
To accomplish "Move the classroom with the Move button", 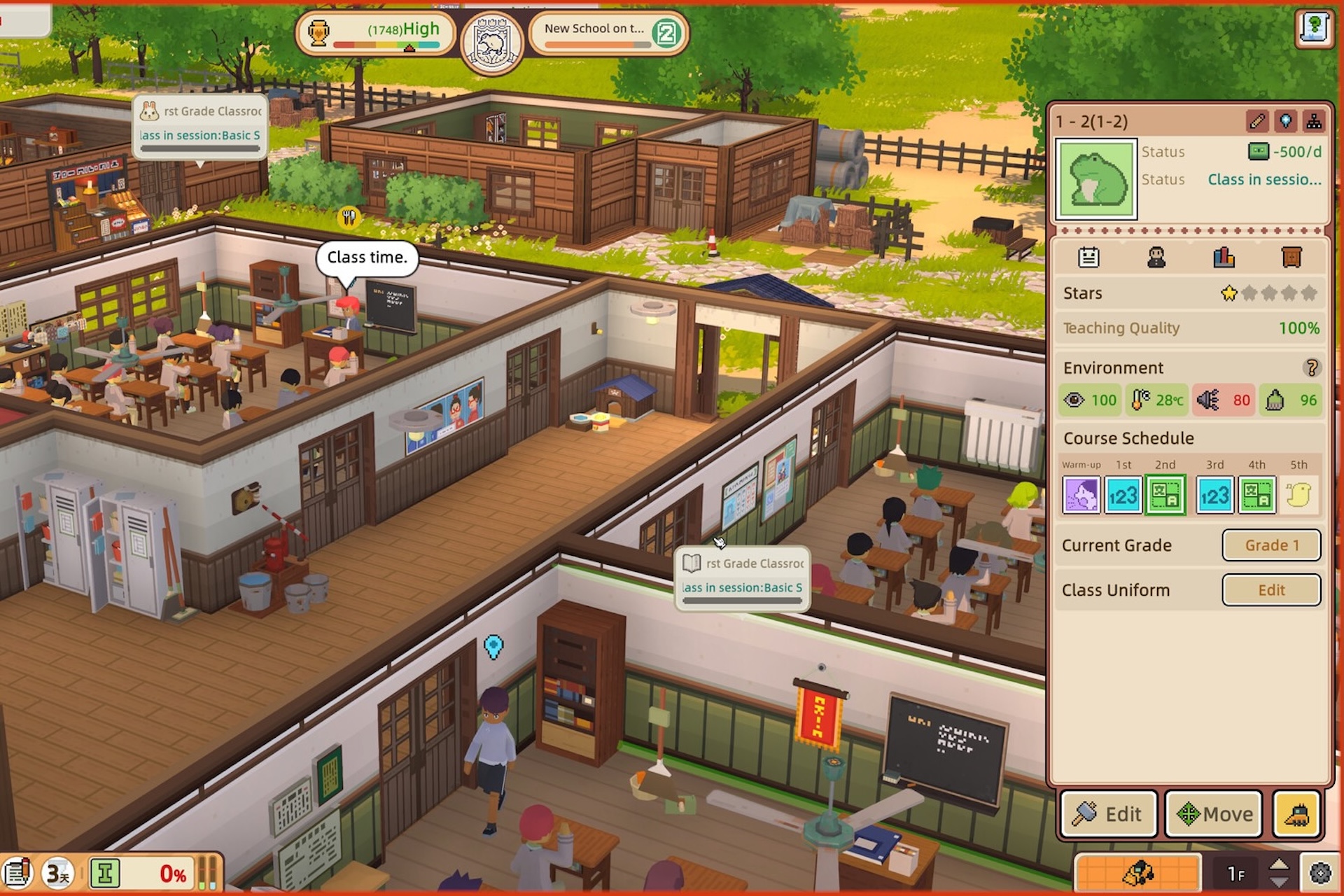I will click(x=1214, y=814).
